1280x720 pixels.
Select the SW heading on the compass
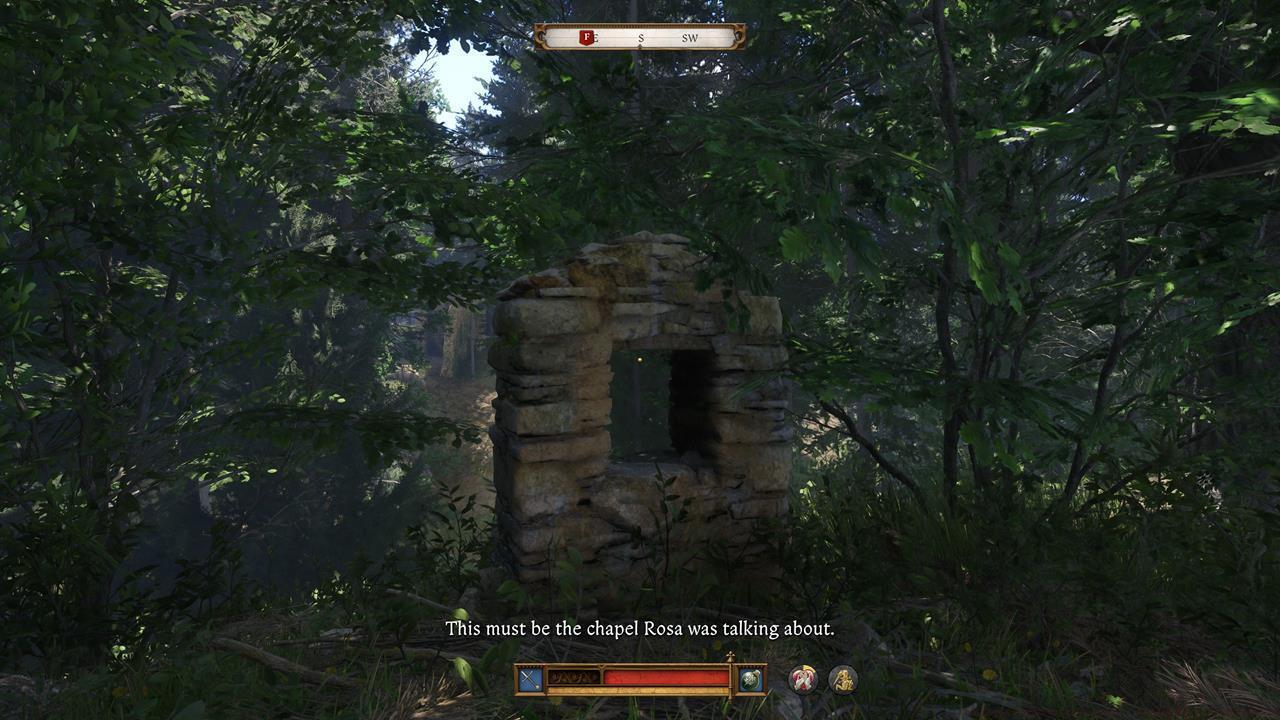691,38
